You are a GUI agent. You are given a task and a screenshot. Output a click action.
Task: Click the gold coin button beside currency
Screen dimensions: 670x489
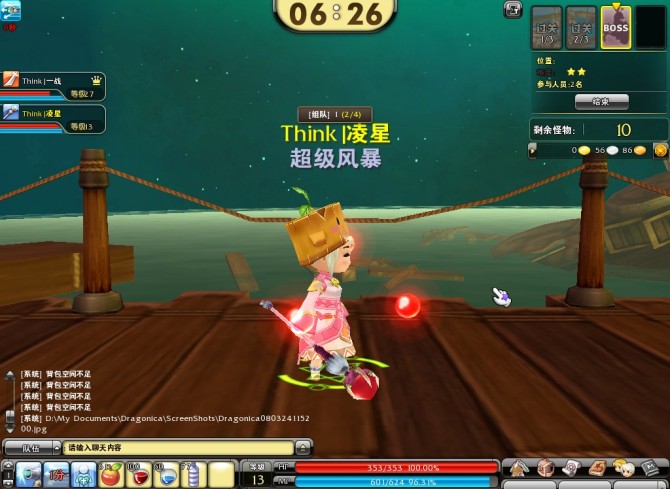(660, 150)
